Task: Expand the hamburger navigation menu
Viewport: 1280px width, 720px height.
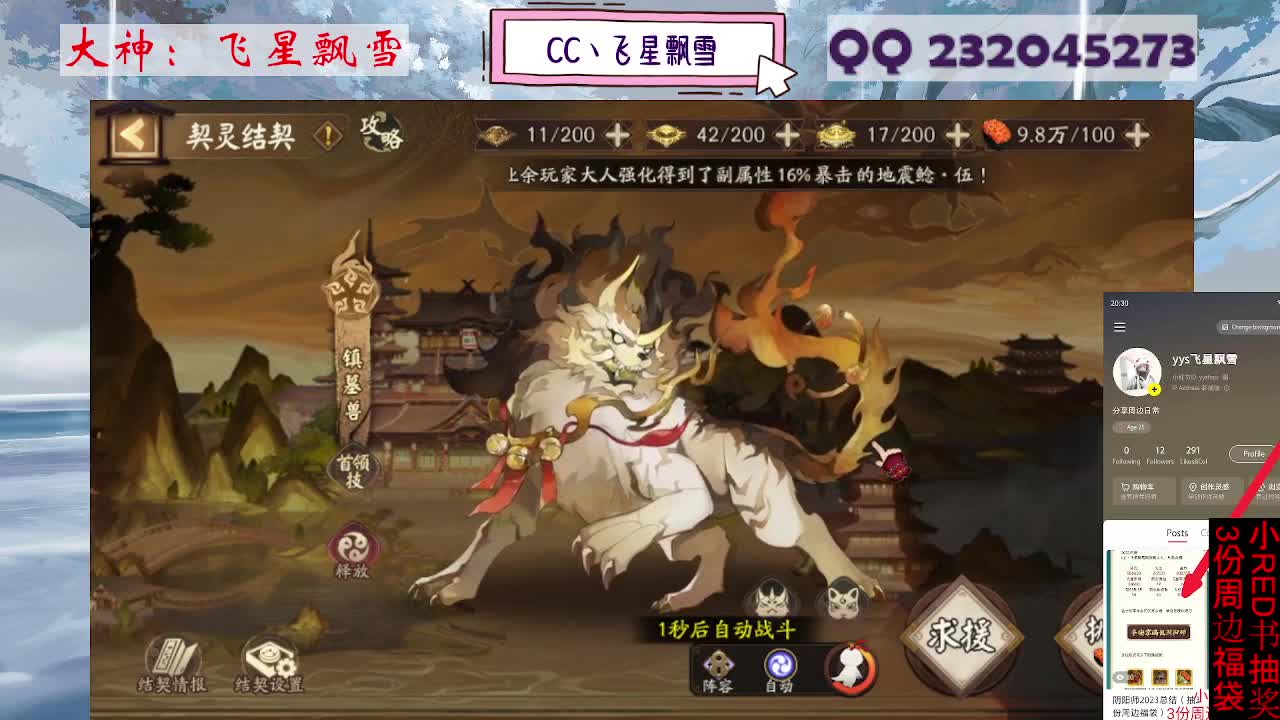Action: (x=1119, y=327)
